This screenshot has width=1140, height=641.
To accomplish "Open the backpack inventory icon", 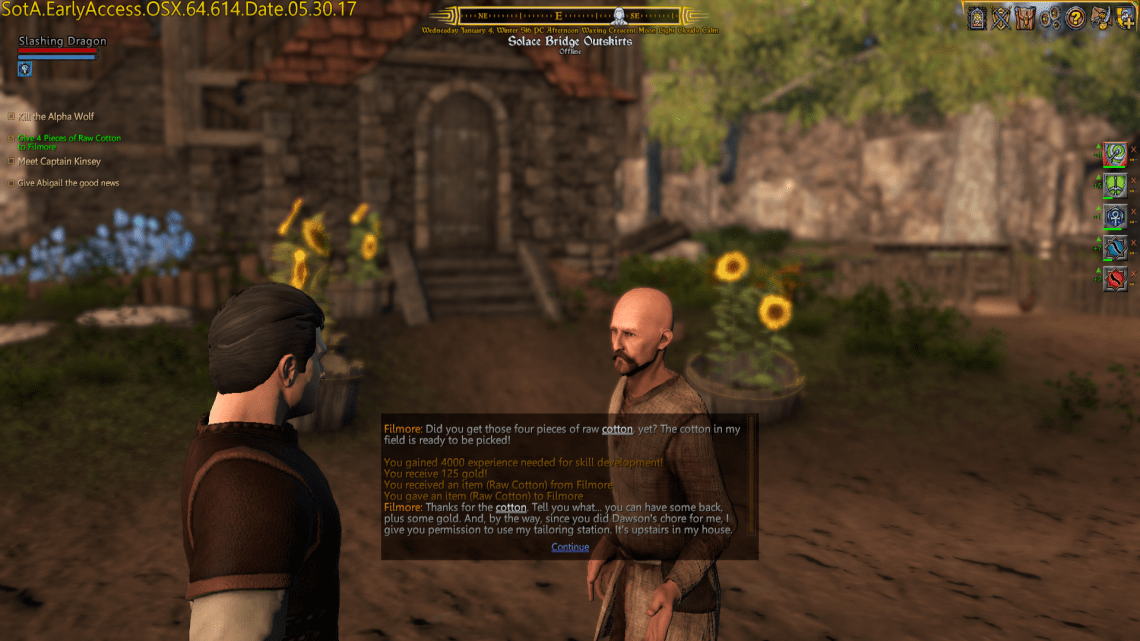I will coord(1023,17).
